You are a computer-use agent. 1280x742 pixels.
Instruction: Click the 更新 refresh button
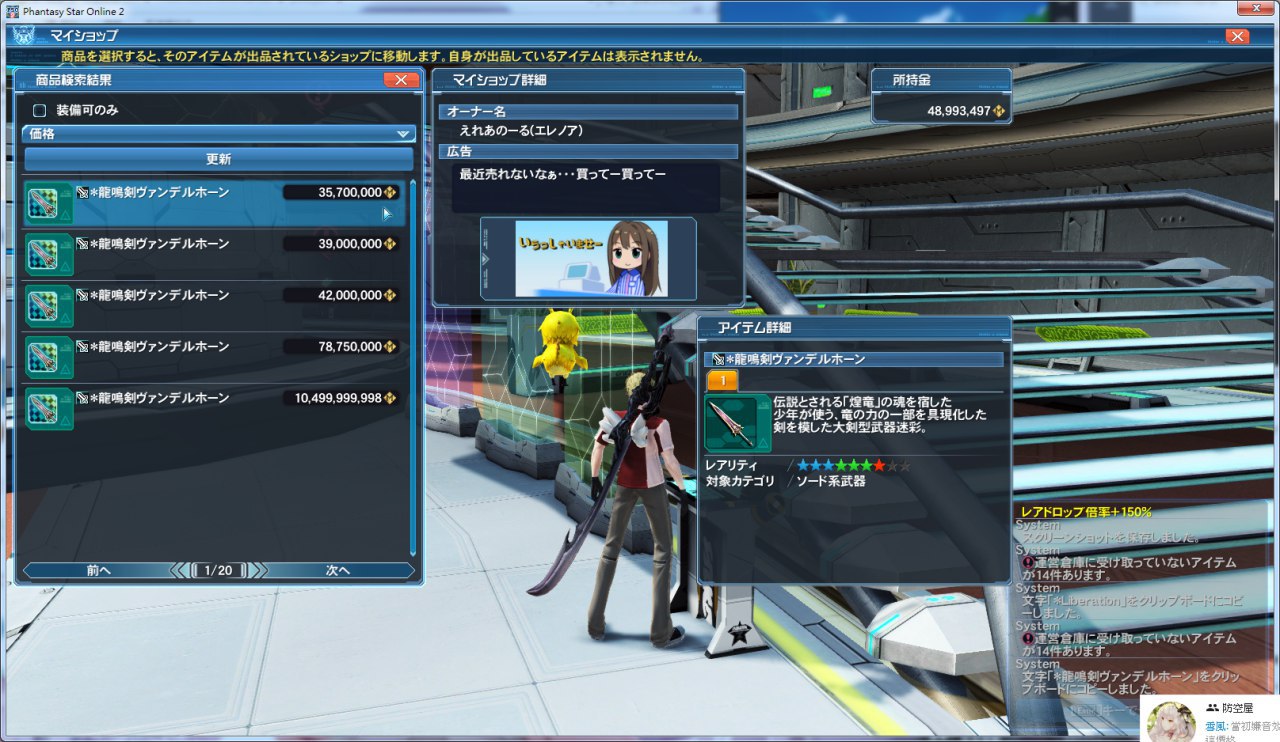[218, 159]
